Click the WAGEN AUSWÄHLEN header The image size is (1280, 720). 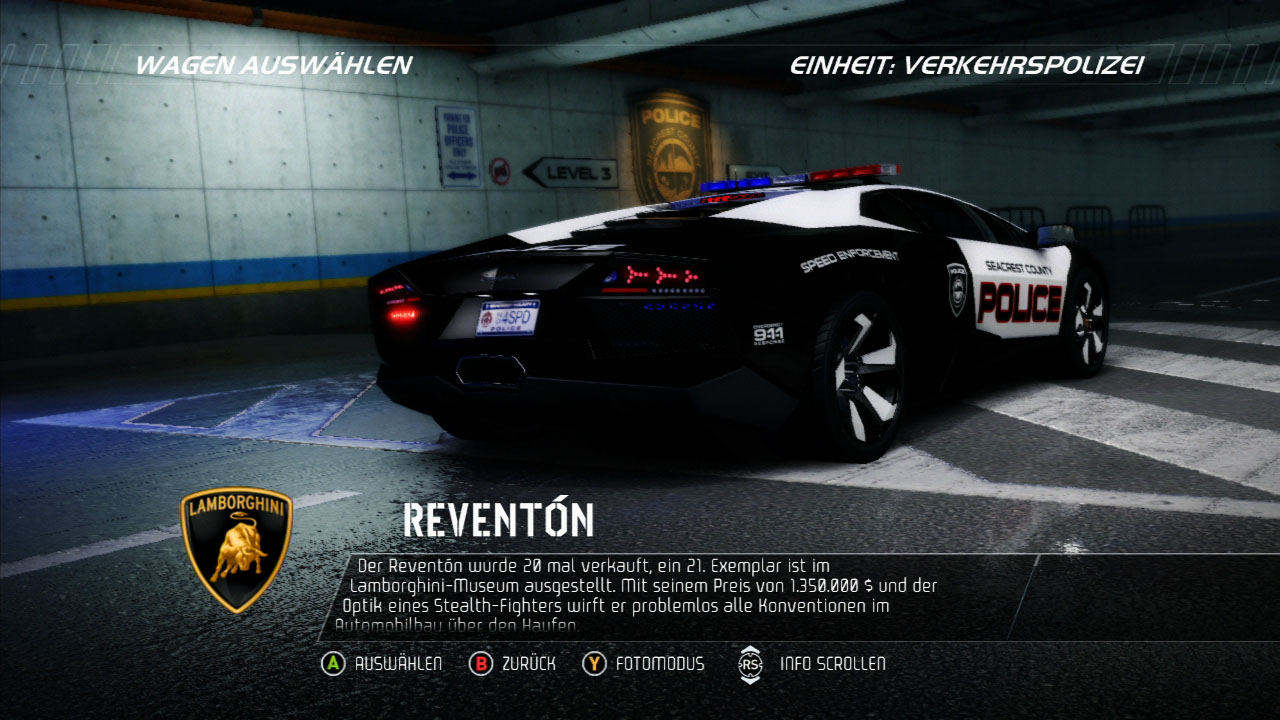(273, 66)
